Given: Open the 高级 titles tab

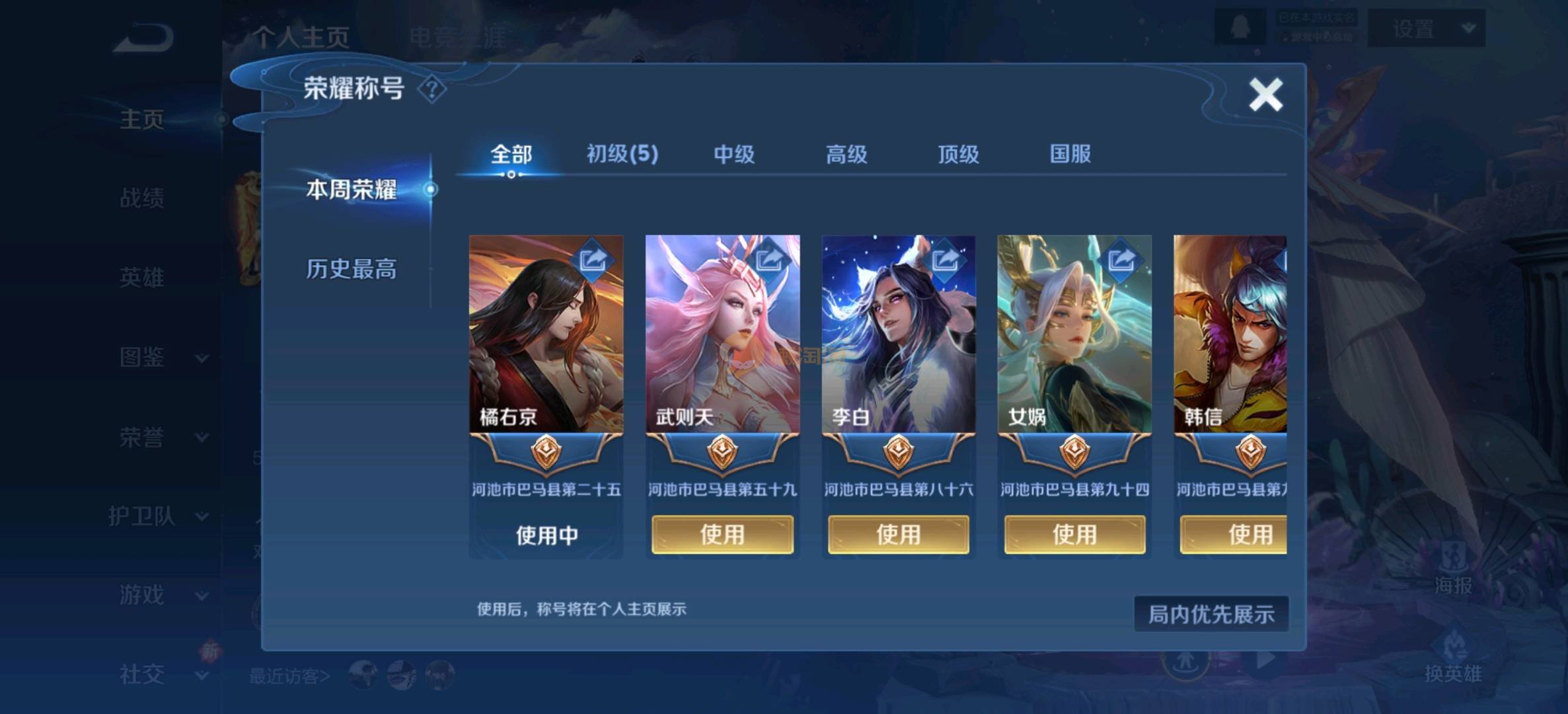Looking at the screenshot, I should point(846,155).
